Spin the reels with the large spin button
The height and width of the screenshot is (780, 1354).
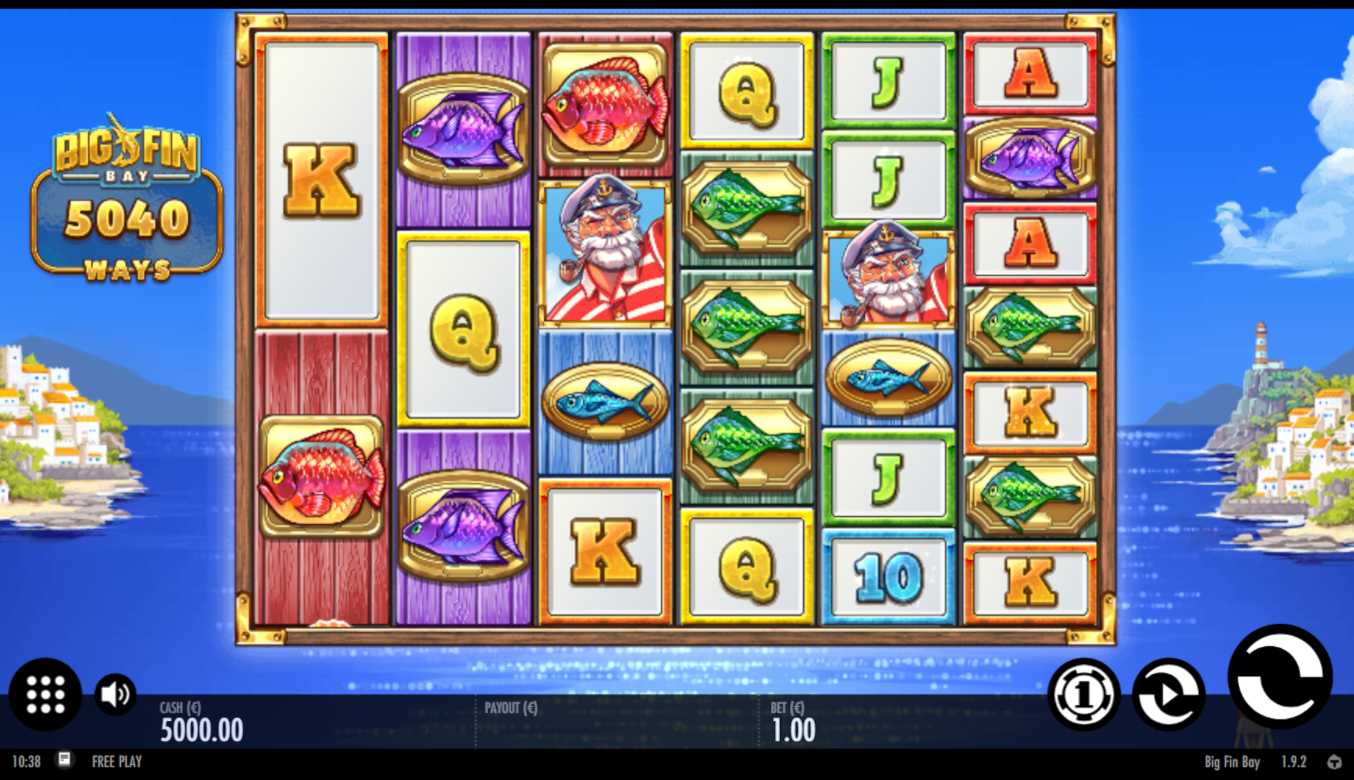1279,675
